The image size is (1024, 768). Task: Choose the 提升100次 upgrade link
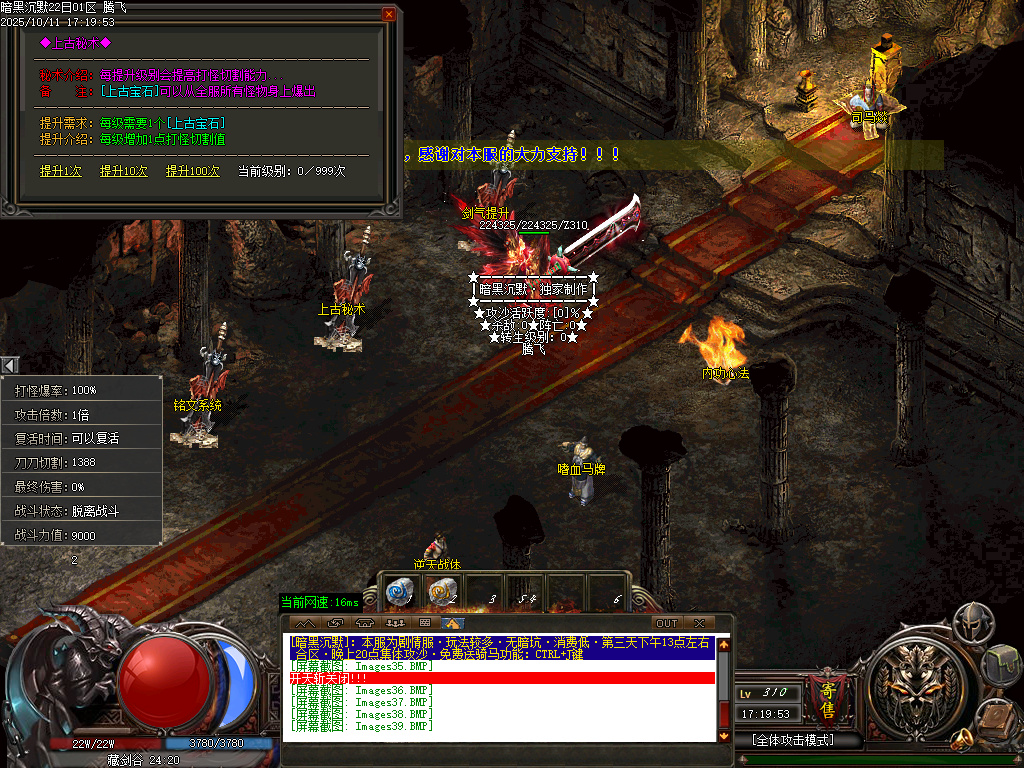(193, 171)
